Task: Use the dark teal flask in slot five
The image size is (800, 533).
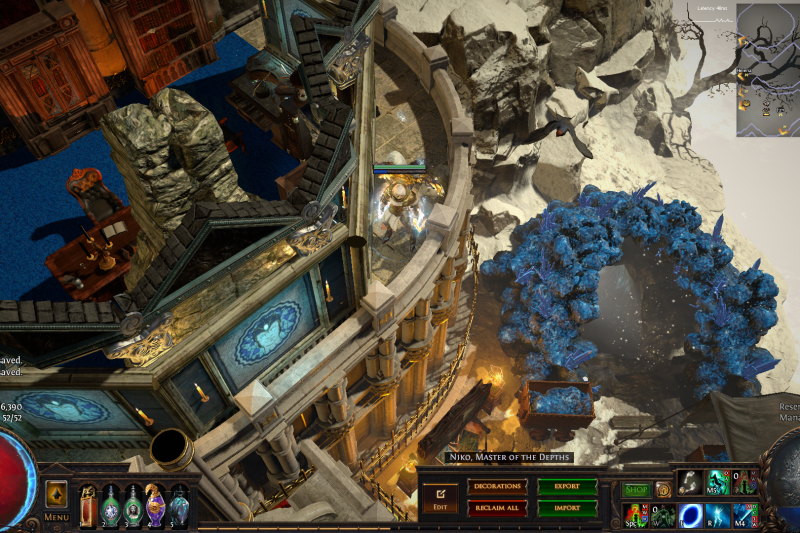Action: [178, 503]
